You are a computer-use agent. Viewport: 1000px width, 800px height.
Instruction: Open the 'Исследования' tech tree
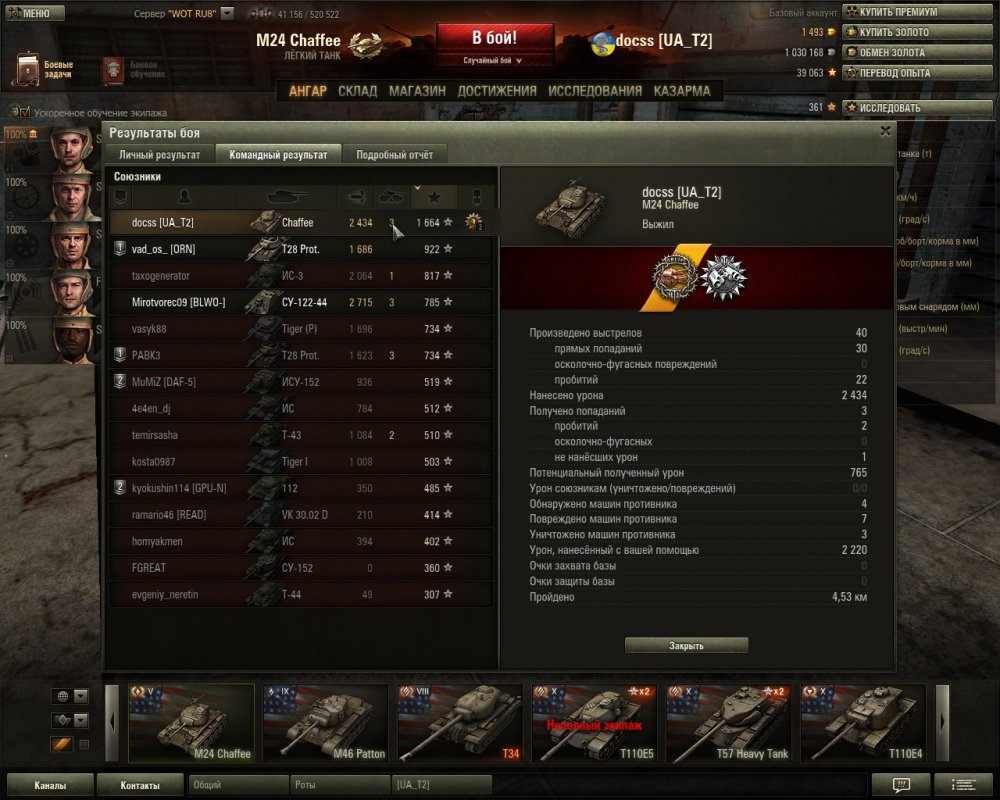click(595, 91)
